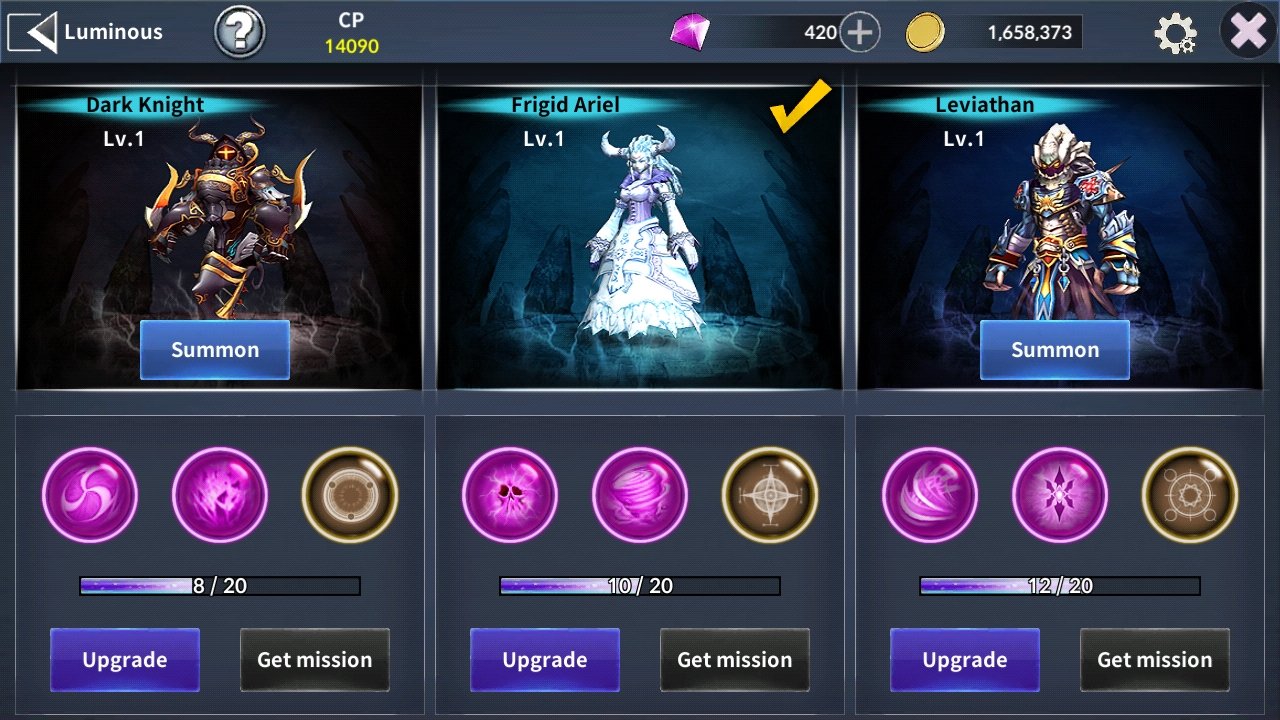This screenshot has height=720, width=1280.
Task: Summon the Dark Knight
Action: pyautogui.click(x=215, y=350)
